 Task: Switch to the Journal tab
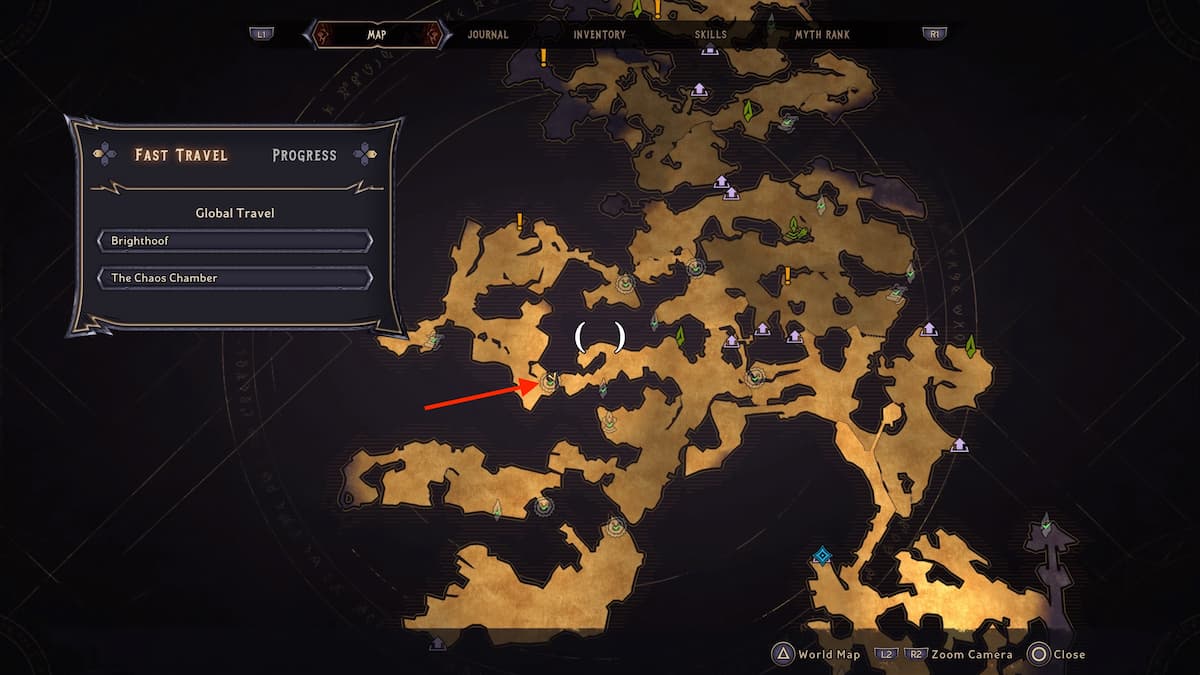[488, 34]
